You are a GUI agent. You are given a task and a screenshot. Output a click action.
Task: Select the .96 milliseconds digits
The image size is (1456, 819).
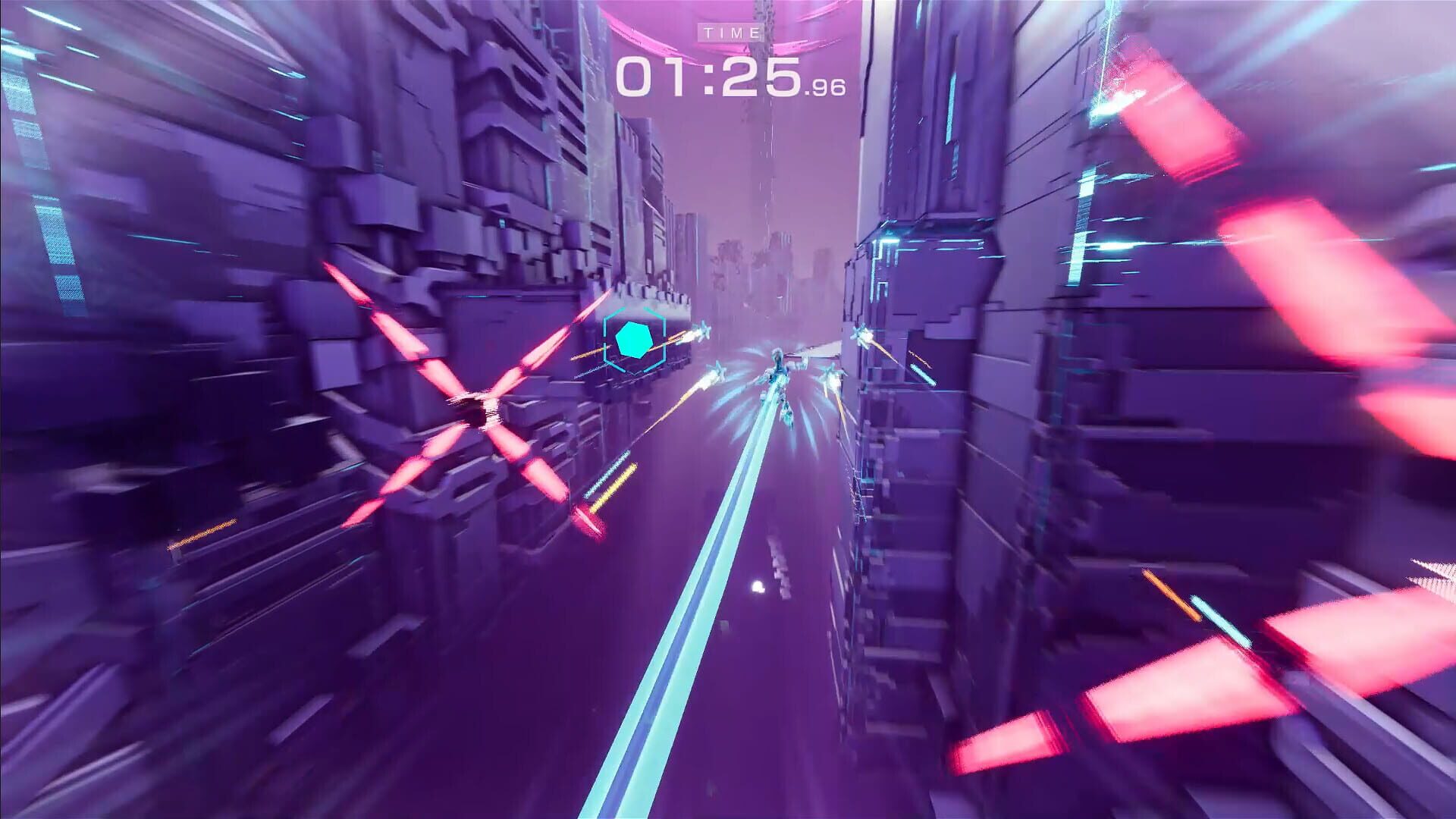[x=827, y=87]
